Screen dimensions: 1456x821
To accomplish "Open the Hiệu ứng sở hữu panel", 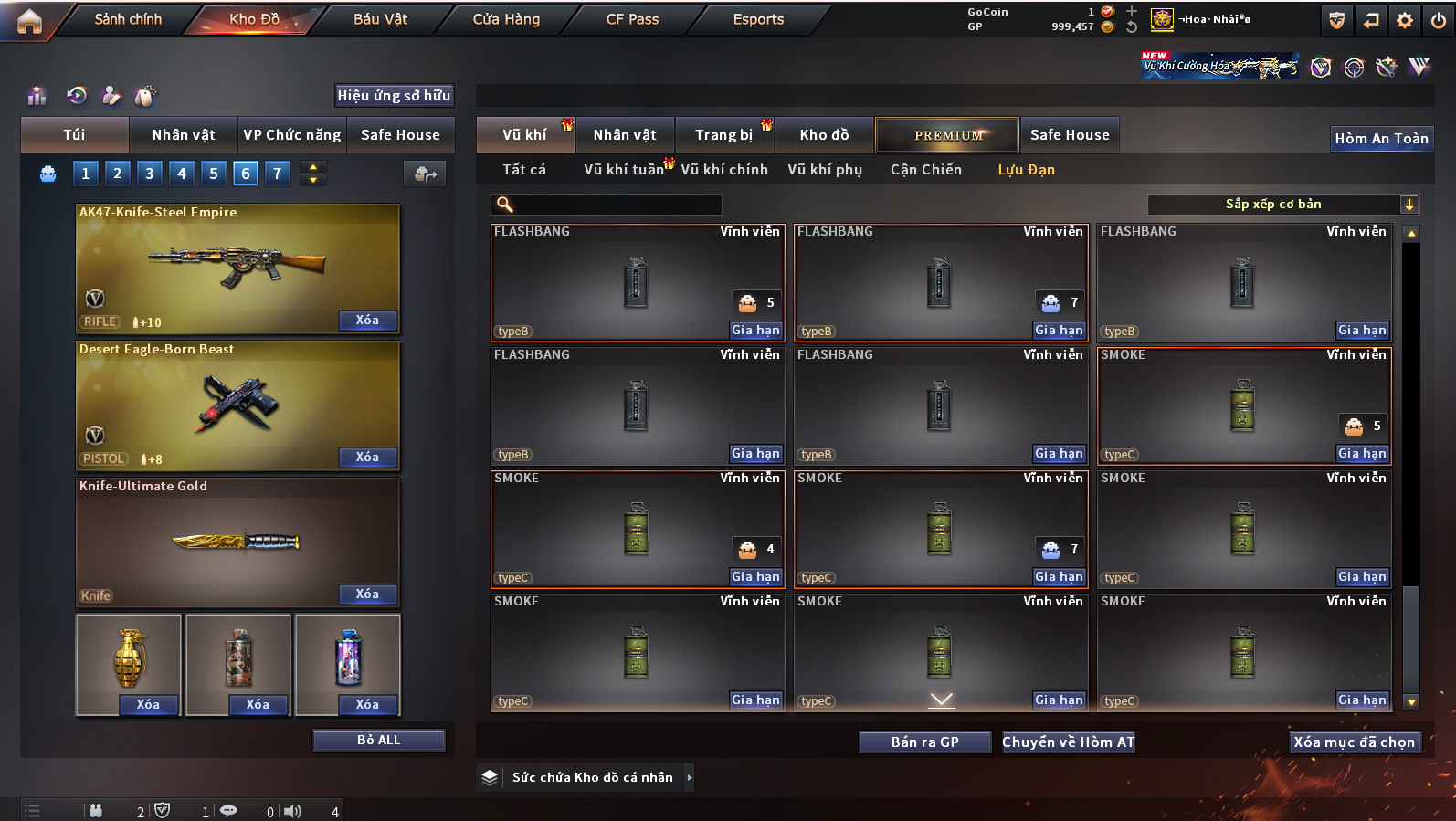I will pyautogui.click(x=394, y=96).
